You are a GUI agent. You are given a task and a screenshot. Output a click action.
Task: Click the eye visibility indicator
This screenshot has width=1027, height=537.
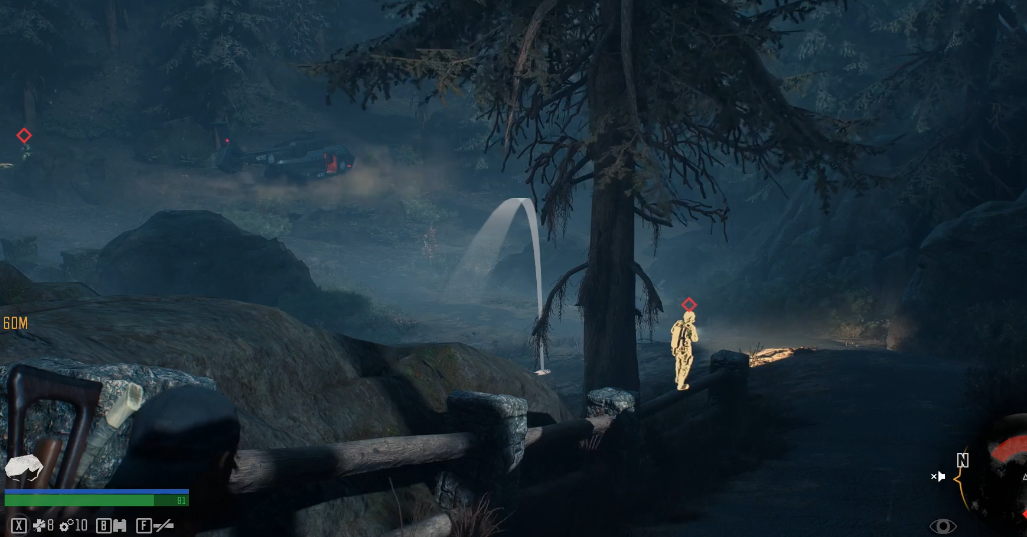[942, 526]
